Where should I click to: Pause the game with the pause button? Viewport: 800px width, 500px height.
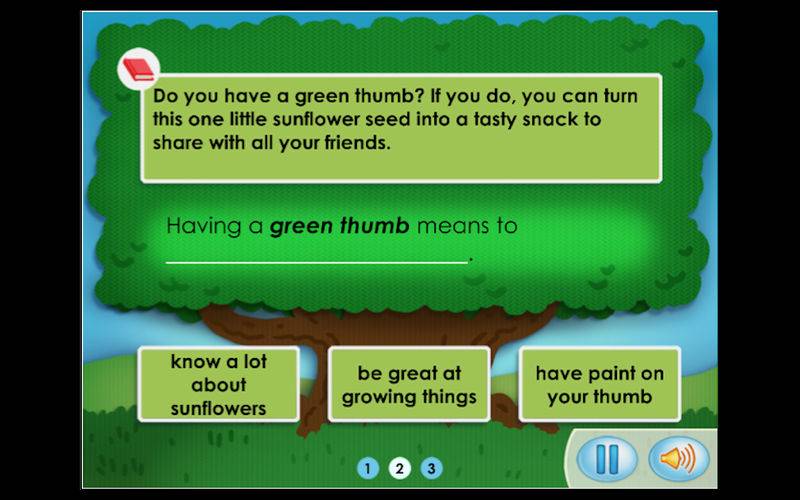[x=607, y=459]
